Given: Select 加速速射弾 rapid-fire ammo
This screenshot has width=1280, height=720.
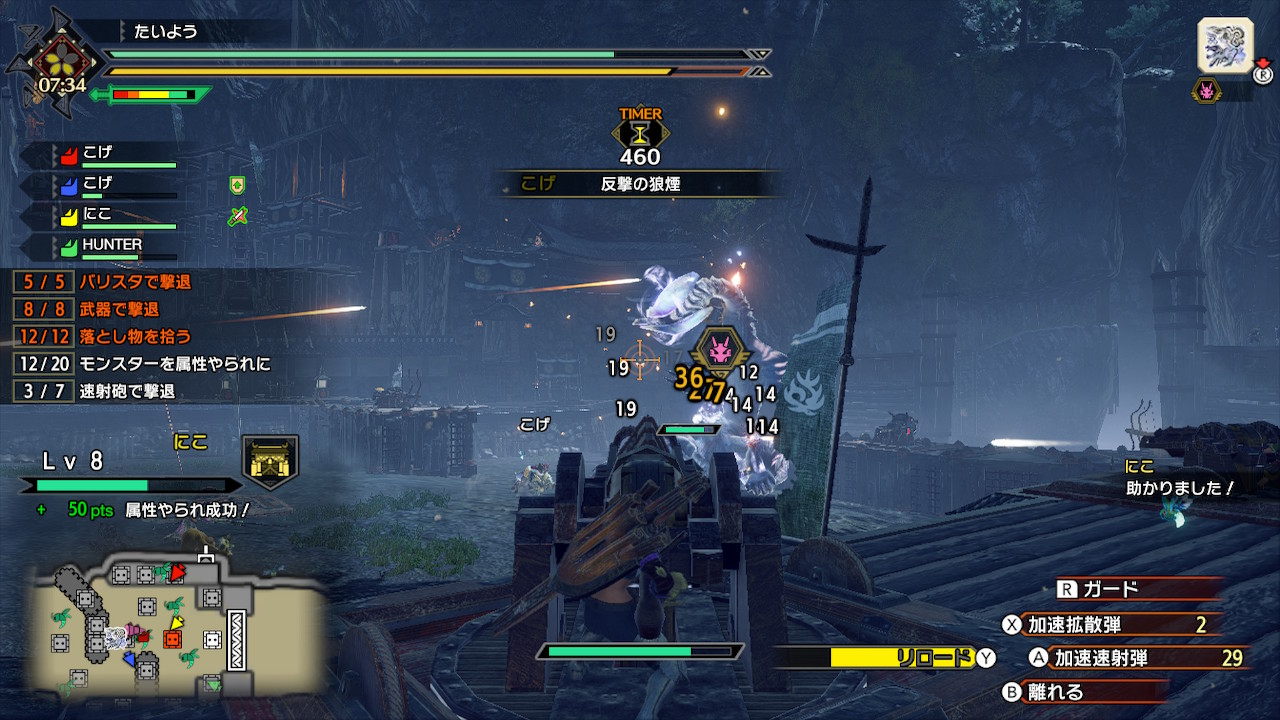Looking at the screenshot, I should coord(1130,657).
